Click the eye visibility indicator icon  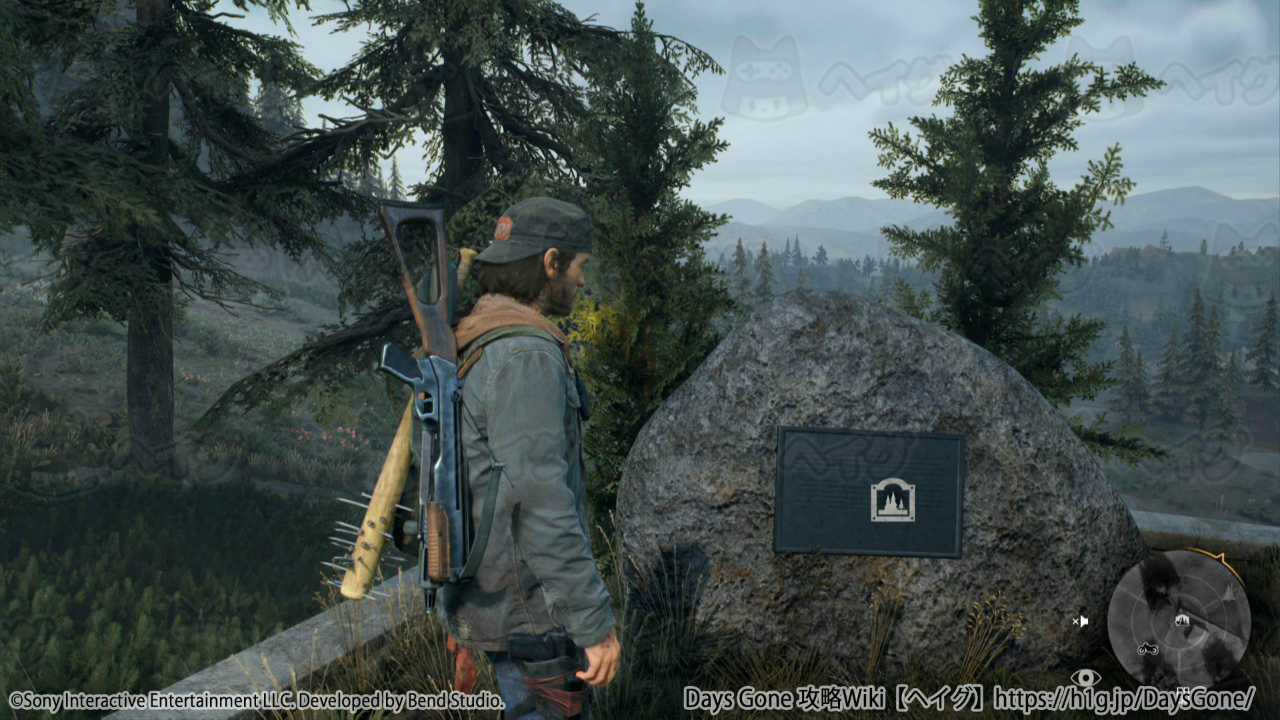click(x=1085, y=678)
